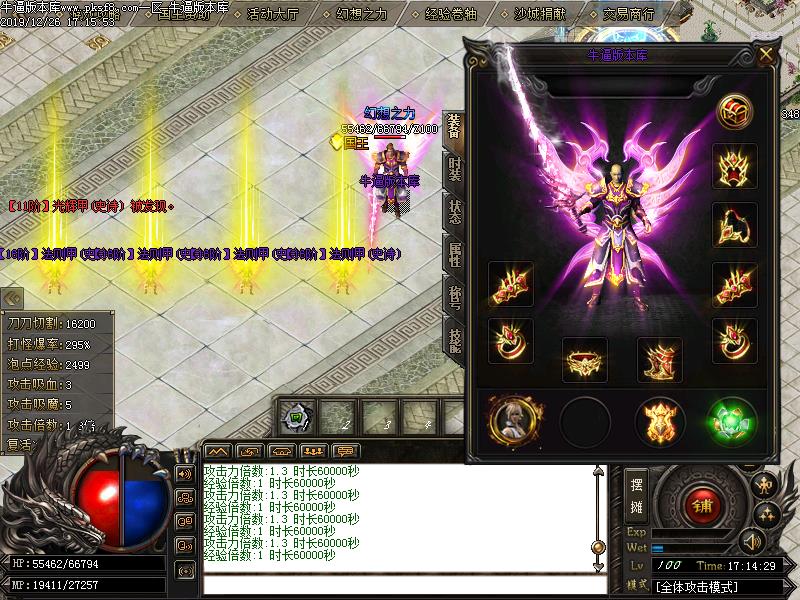
Task: Open the 状态 tab
Action: tap(454, 211)
